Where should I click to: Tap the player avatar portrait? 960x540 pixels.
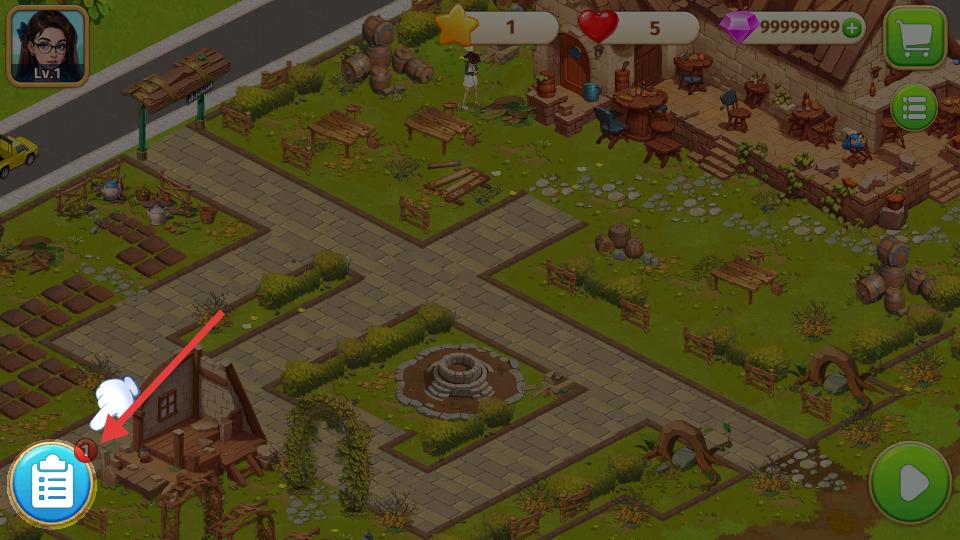47,45
